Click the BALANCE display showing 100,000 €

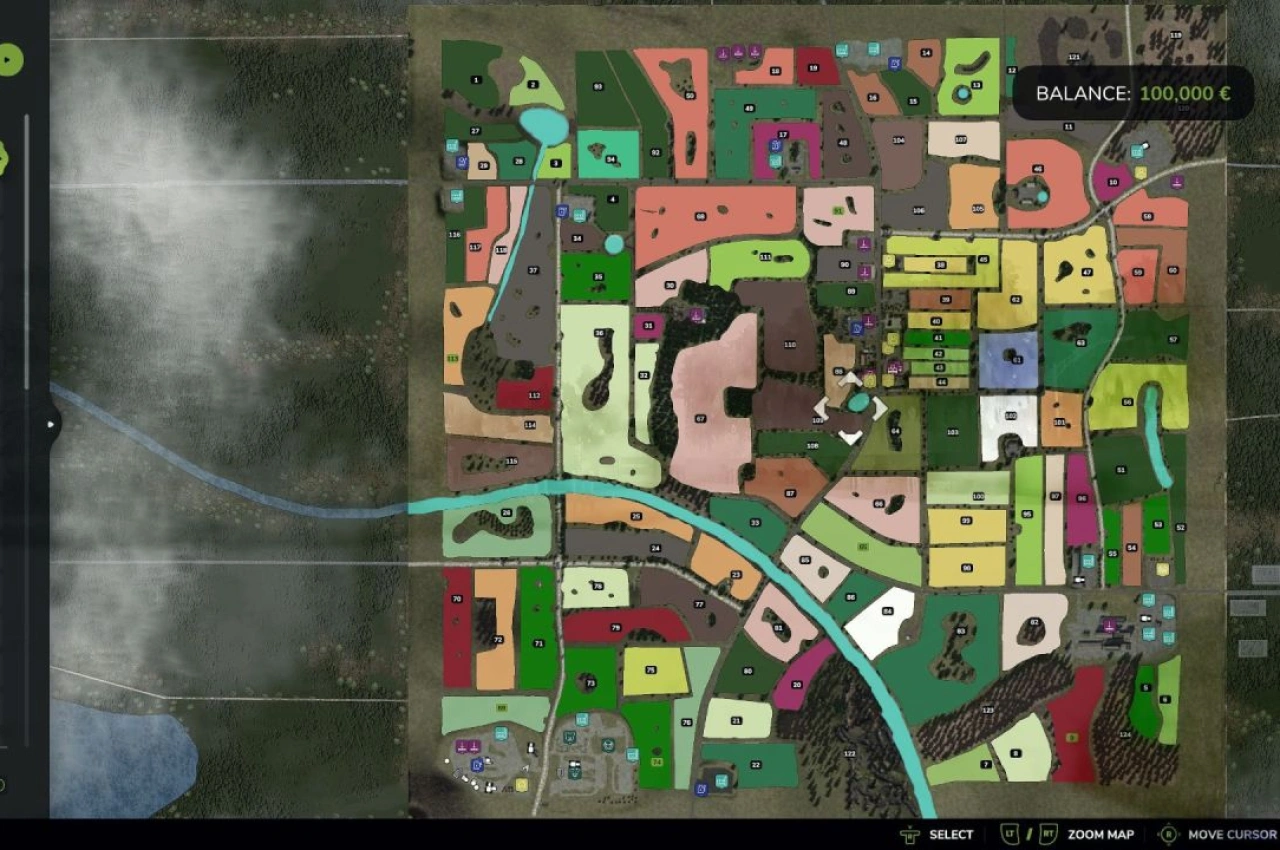(x=1130, y=93)
